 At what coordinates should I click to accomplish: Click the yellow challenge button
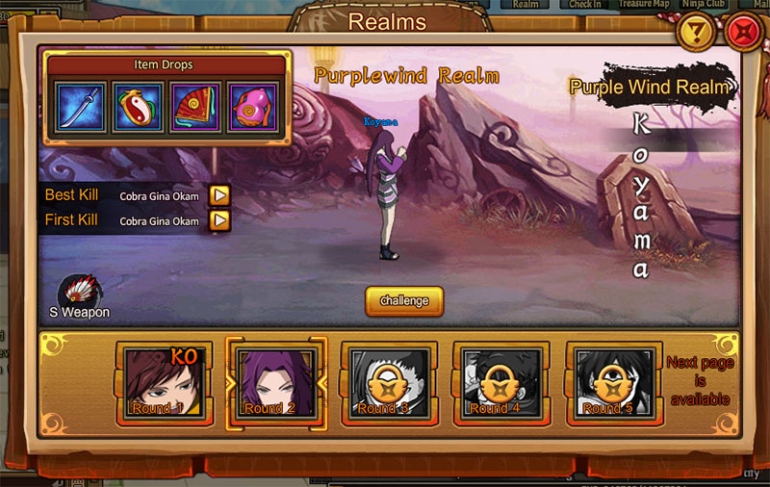pos(404,301)
